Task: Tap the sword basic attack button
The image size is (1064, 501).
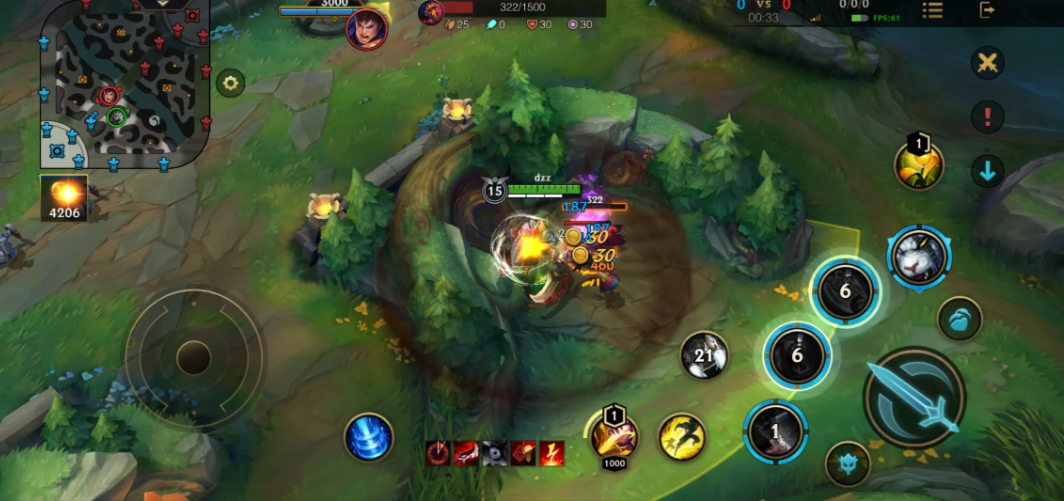Action: [x=914, y=397]
